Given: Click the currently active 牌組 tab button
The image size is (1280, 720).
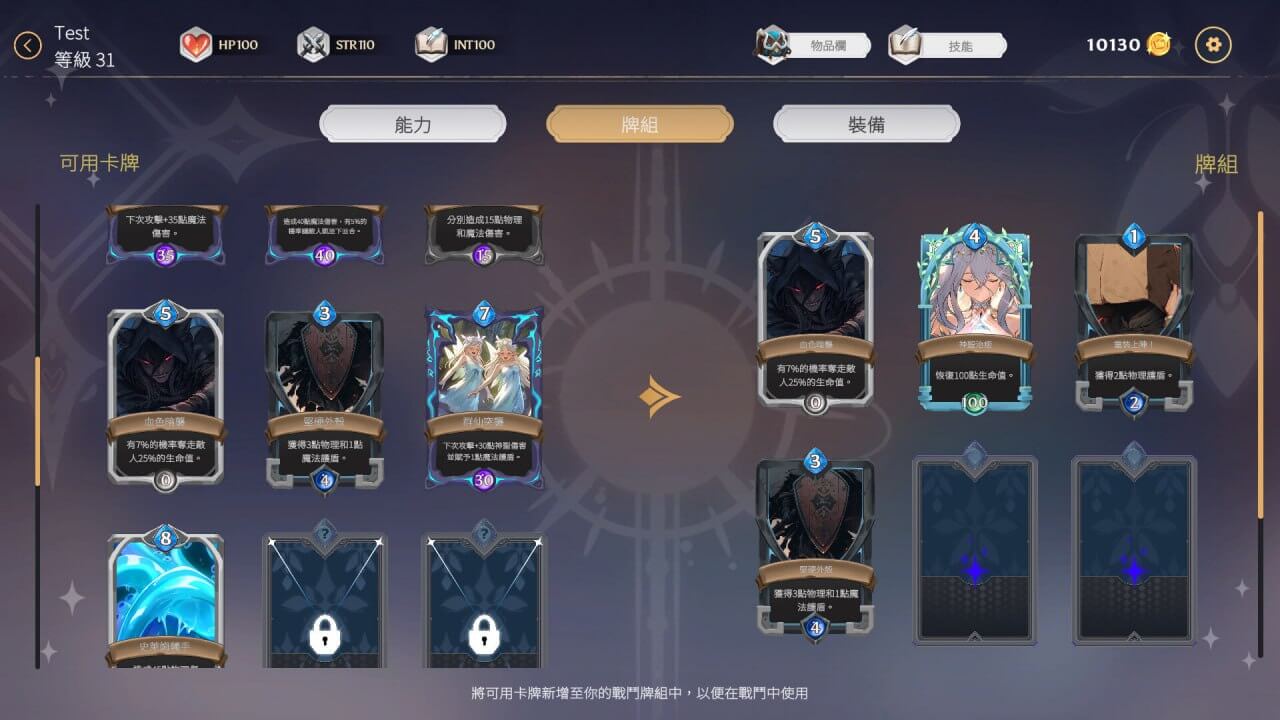Looking at the screenshot, I should [x=639, y=124].
